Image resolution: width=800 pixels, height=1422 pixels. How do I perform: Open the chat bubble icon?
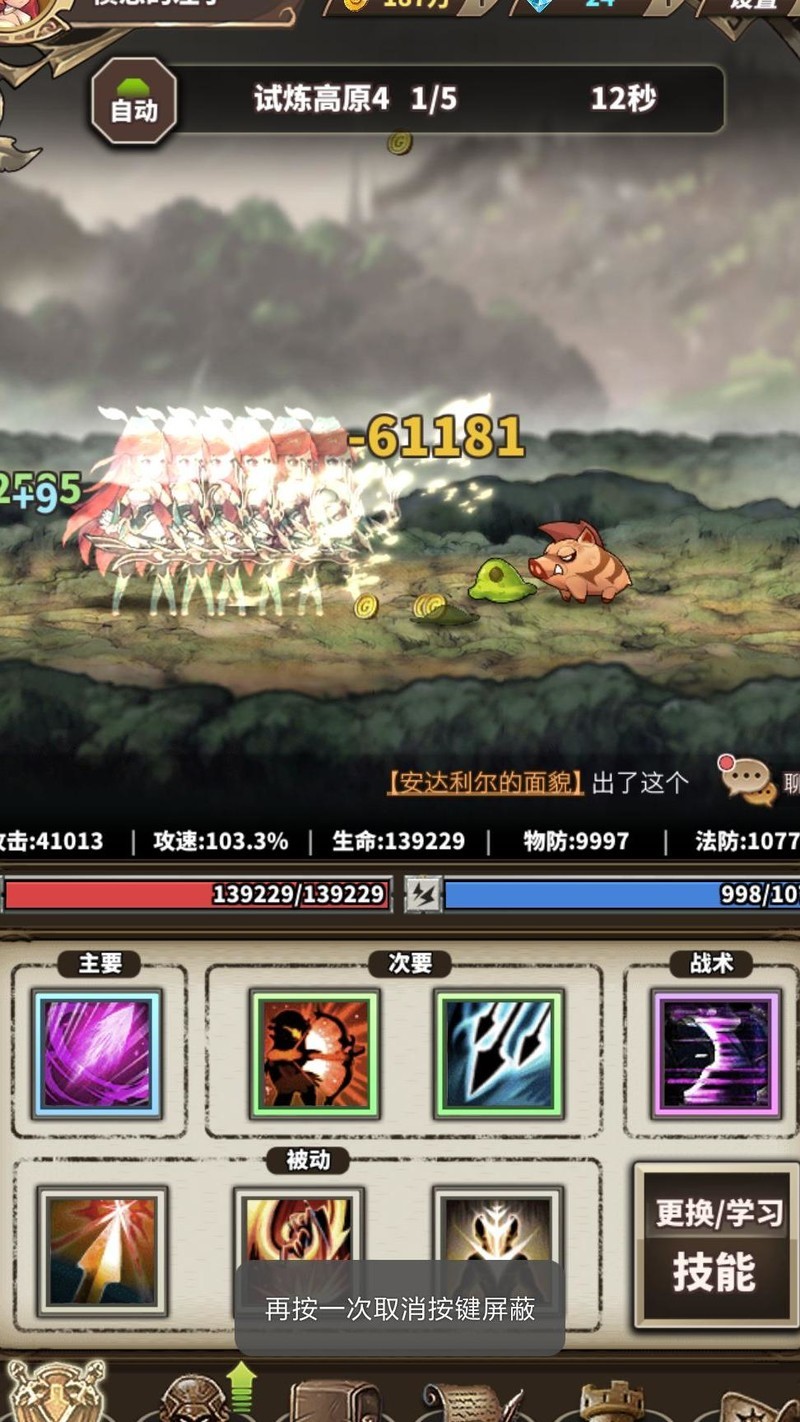747,780
